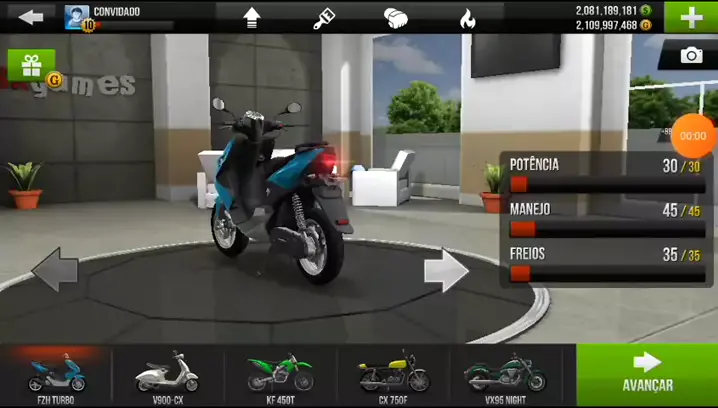This screenshot has width=718, height=408.
Task: Activate the camera photo mode button
Action: (x=690, y=56)
